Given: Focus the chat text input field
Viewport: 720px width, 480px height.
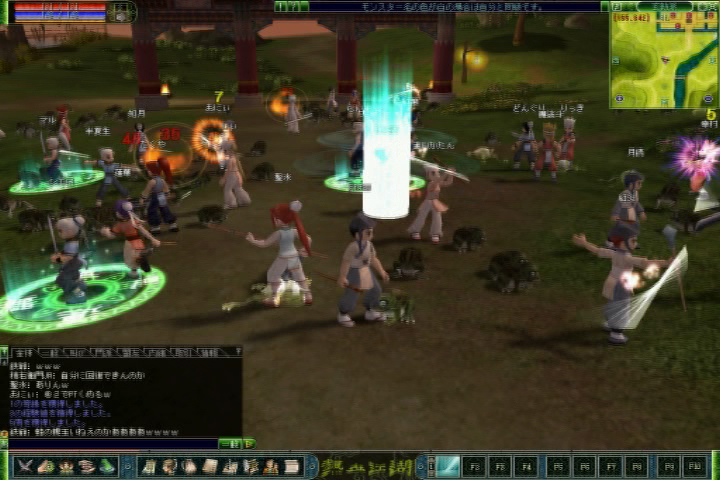Looking at the screenshot, I should 110,443.
